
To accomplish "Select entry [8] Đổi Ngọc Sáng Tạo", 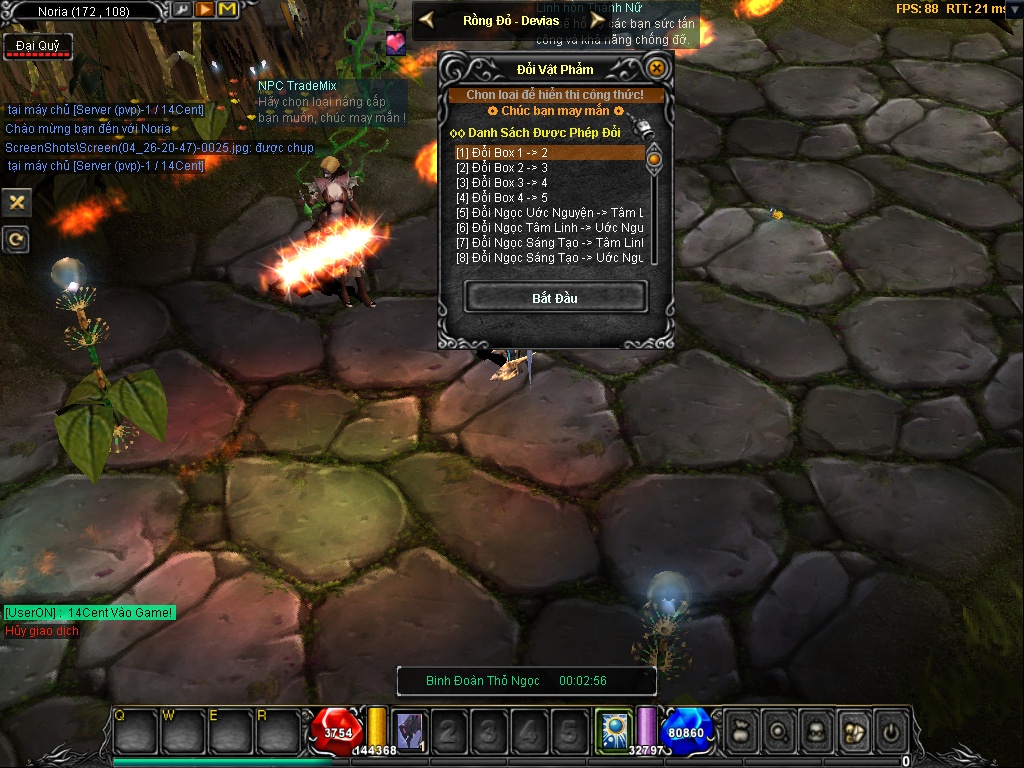I will (548, 258).
